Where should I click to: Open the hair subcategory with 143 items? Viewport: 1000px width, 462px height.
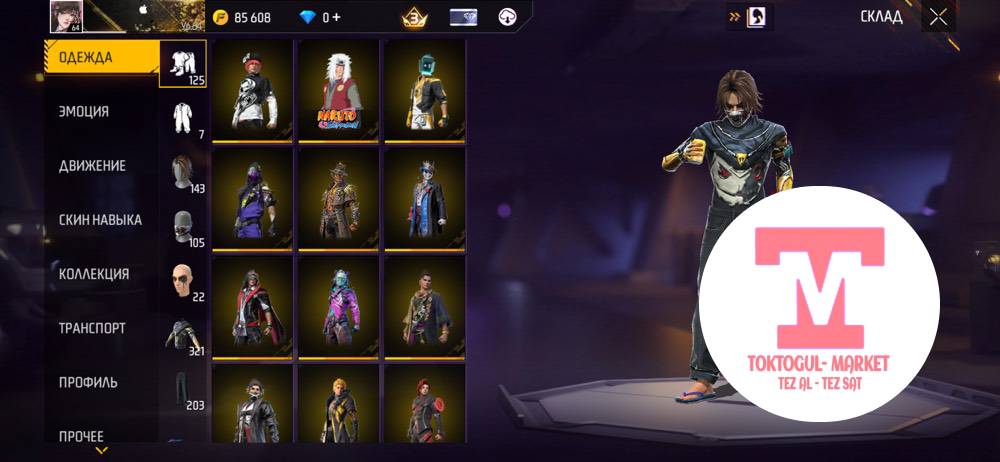(183, 172)
